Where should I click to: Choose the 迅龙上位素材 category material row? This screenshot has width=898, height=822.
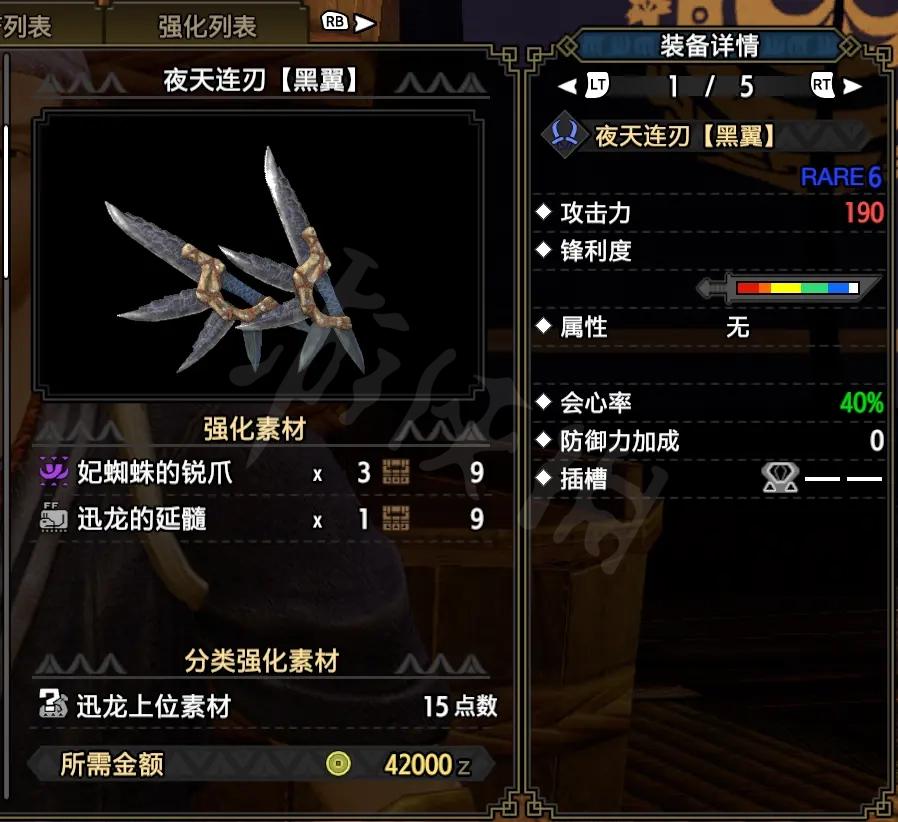pos(267,706)
